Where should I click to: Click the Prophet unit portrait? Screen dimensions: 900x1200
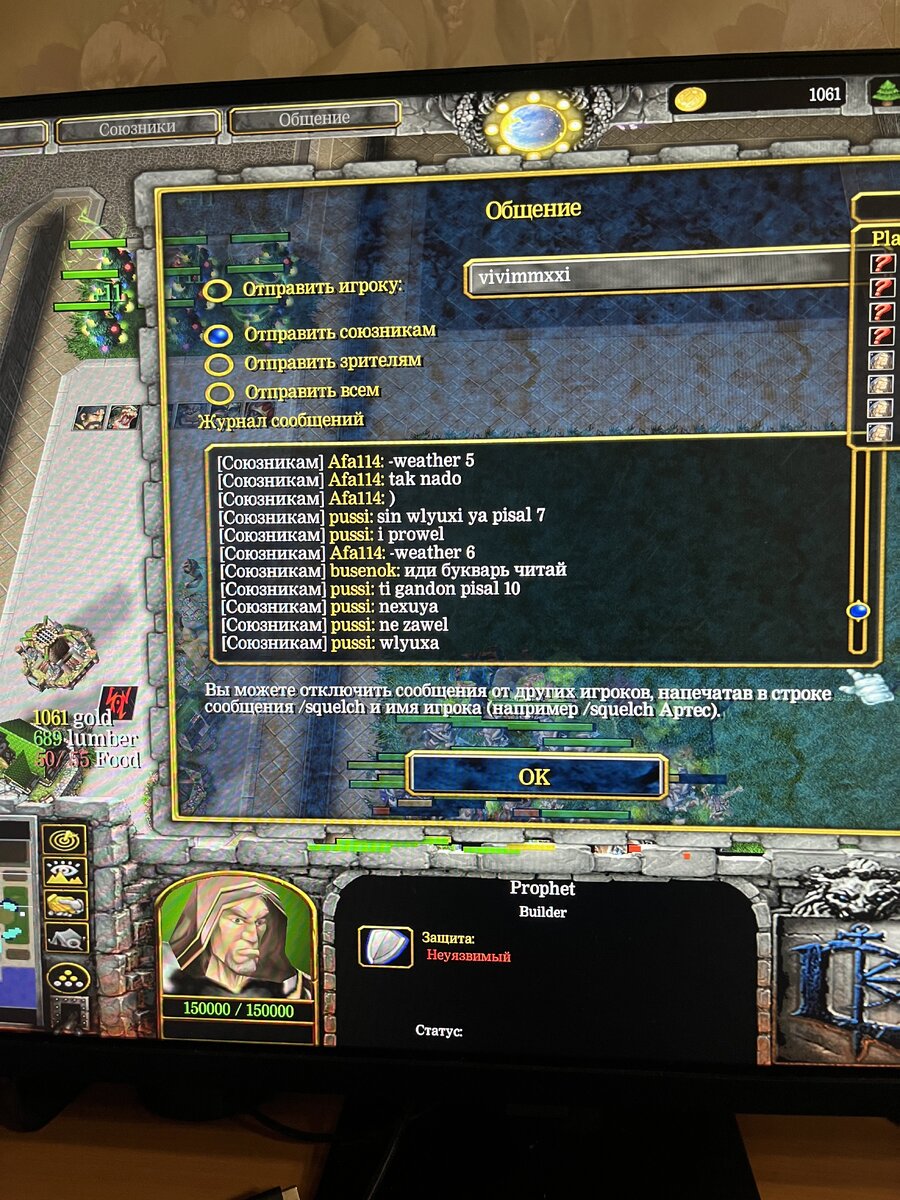point(236,935)
